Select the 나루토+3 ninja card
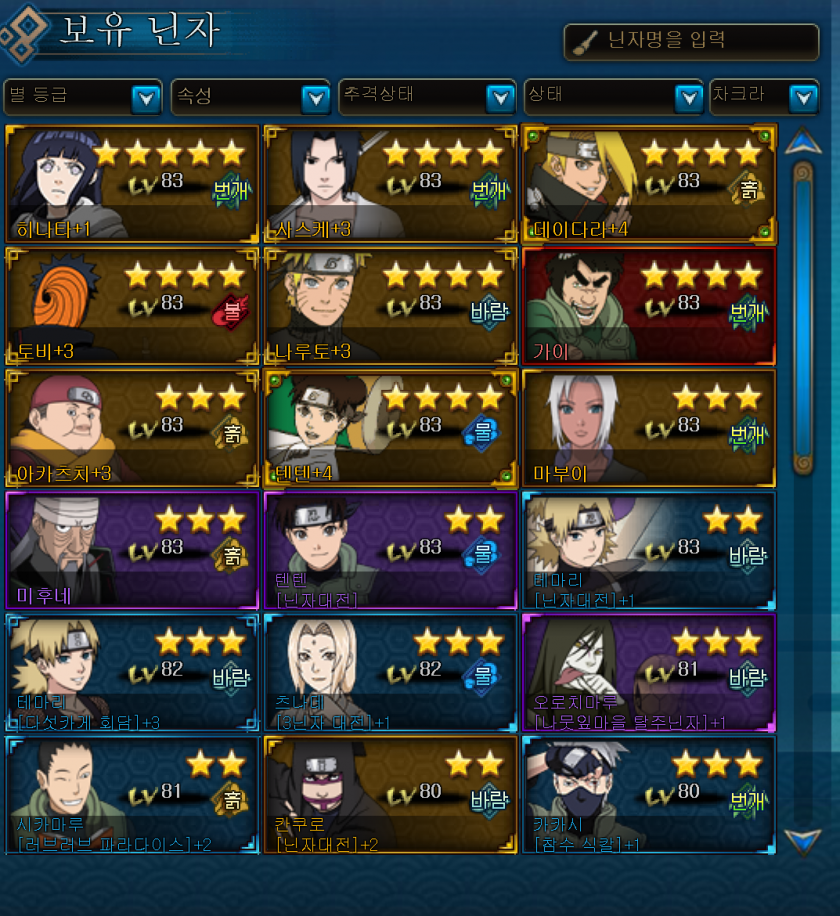Viewport: 840px width, 916px height. point(390,307)
